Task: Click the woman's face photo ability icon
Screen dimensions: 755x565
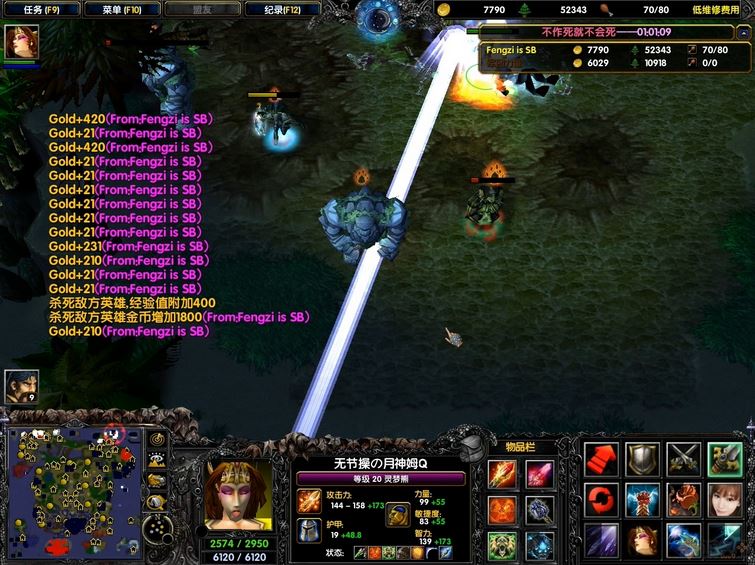Action: click(x=726, y=500)
